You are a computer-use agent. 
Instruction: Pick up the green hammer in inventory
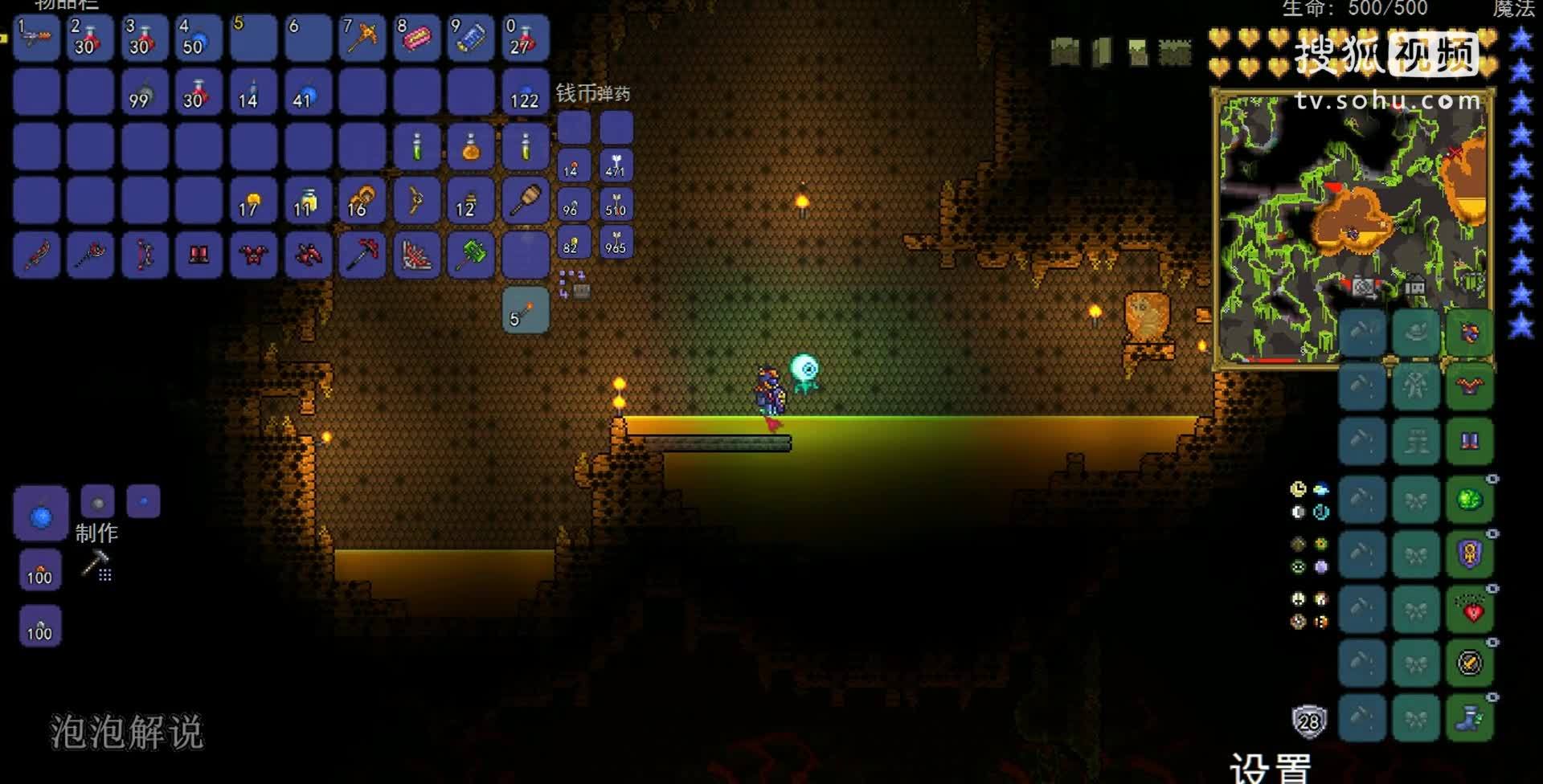471,255
